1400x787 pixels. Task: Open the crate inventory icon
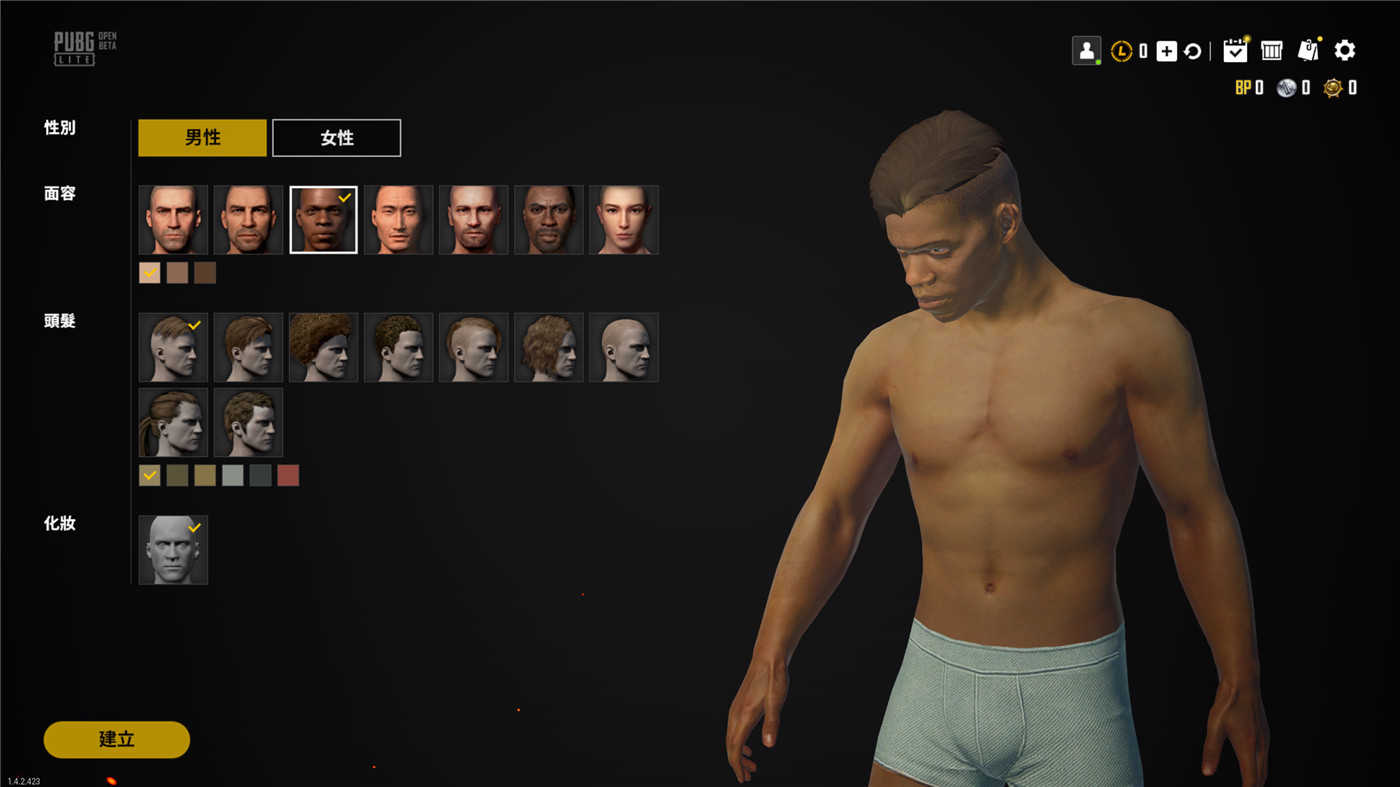tap(1271, 49)
